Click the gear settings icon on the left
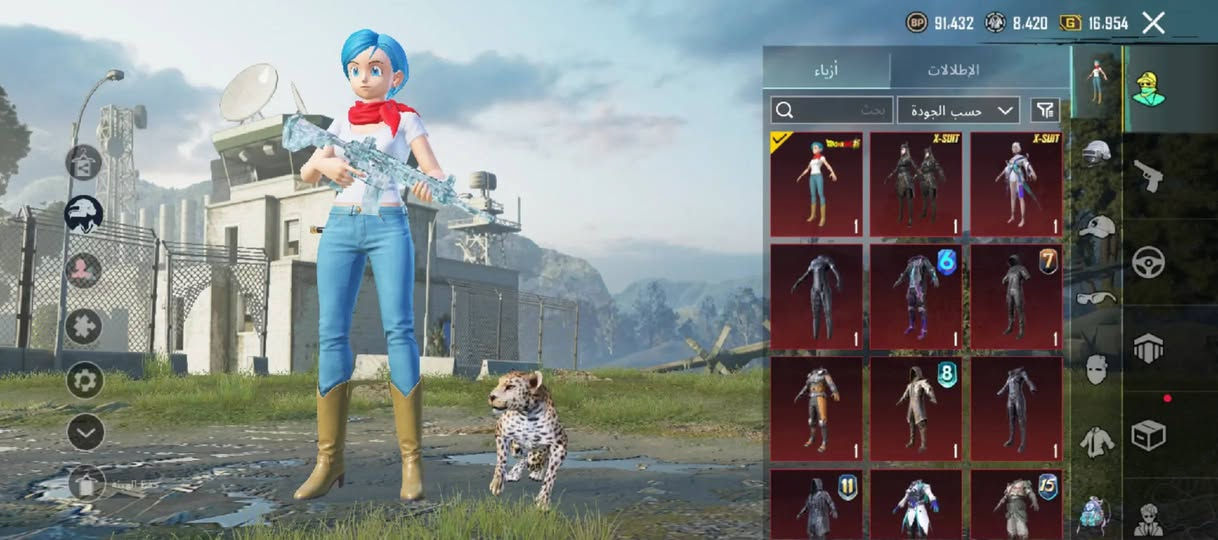The width and height of the screenshot is (1218, 540). click(x=85, y=380)
